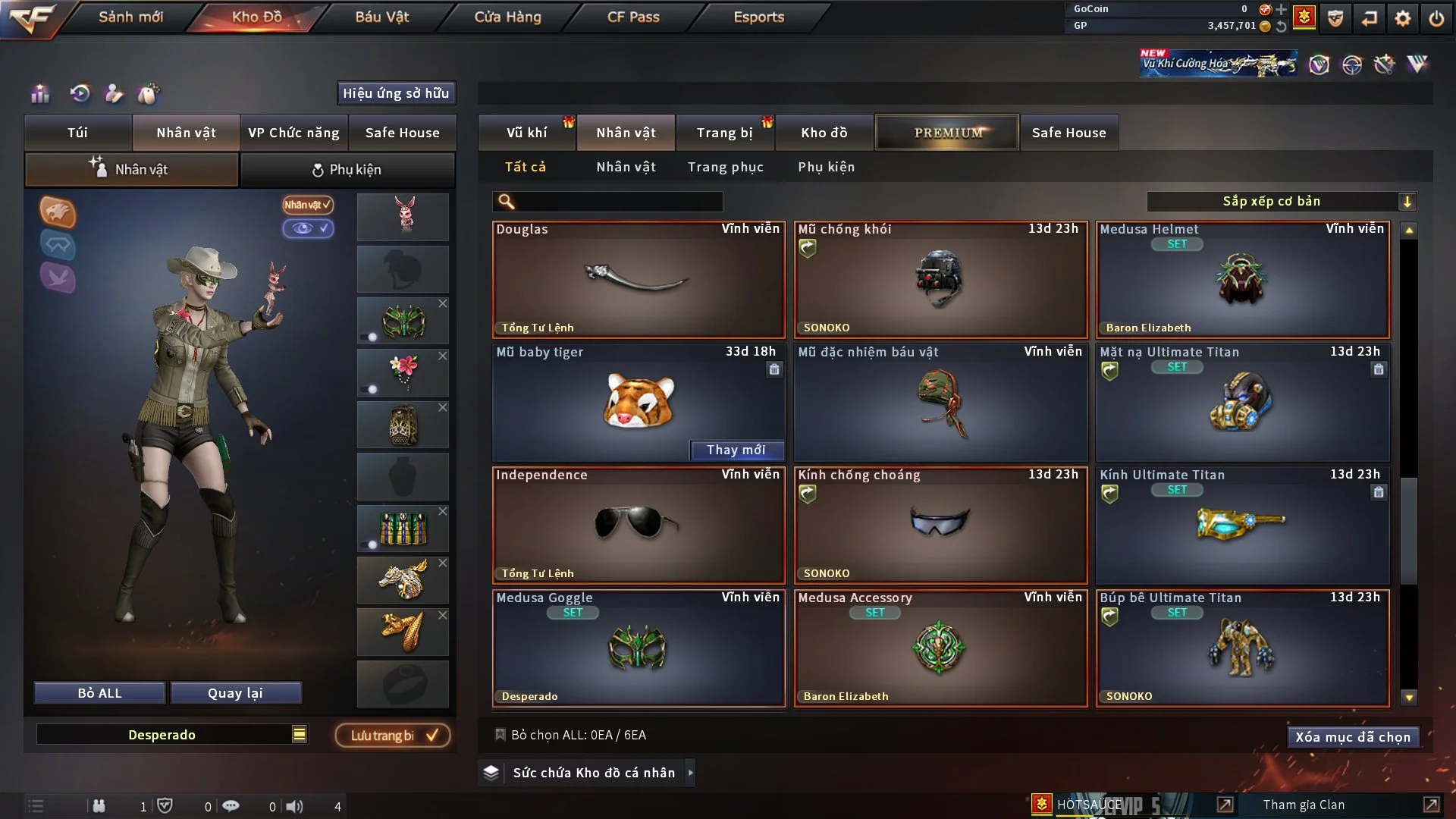This screenshot has height=819, width=1456.
Task: Choose the Independence sunglasses item
Action: coord(638,525)
